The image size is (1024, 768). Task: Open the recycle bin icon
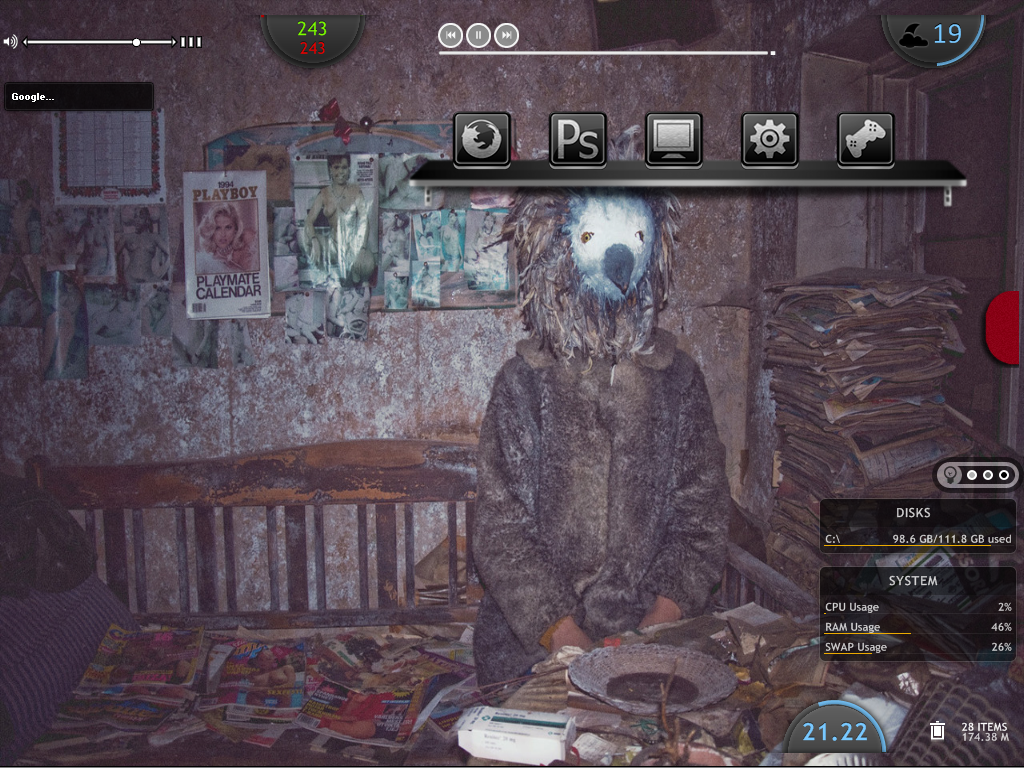pos(937,731)
